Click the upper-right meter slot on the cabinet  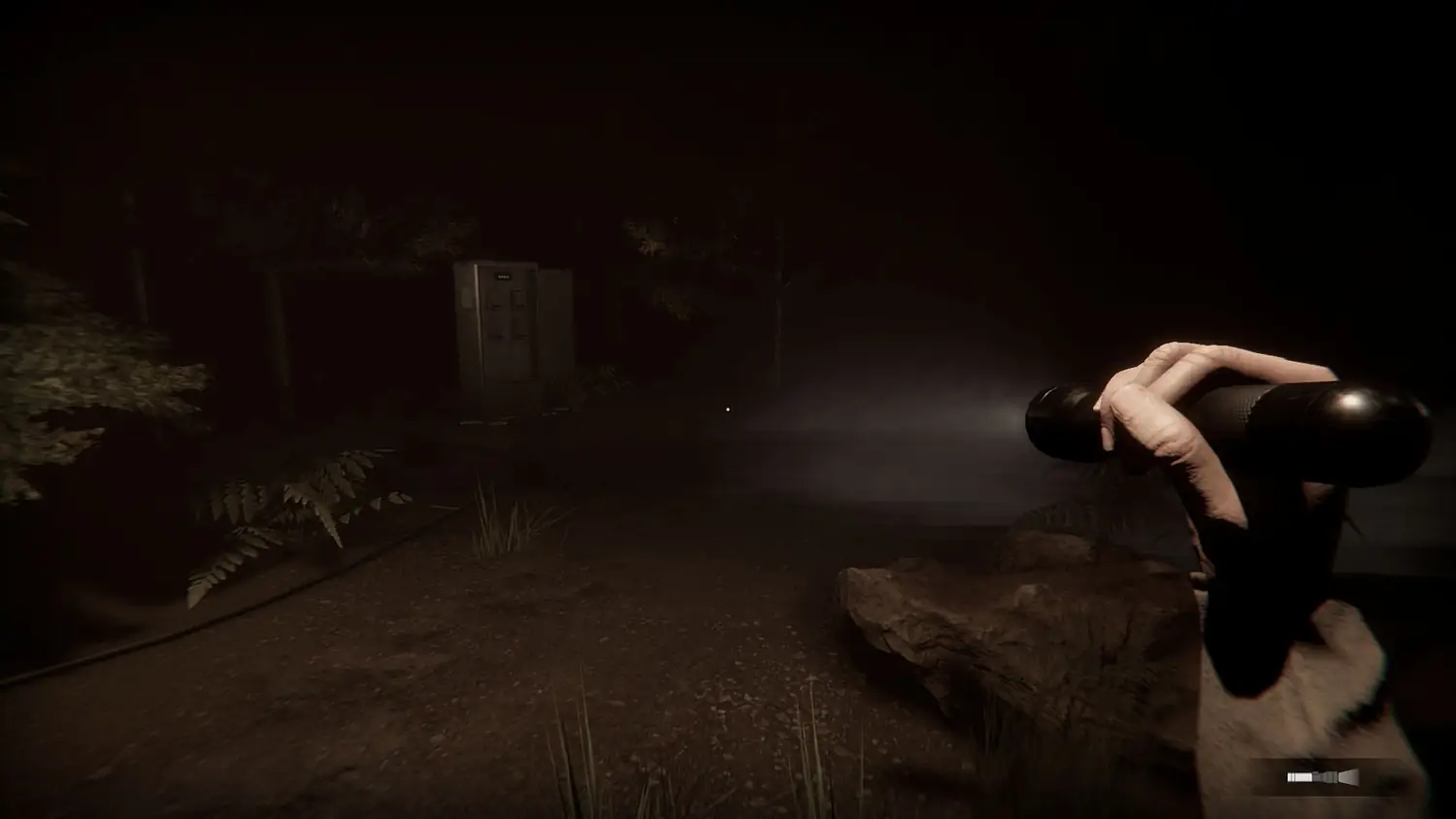517,298
